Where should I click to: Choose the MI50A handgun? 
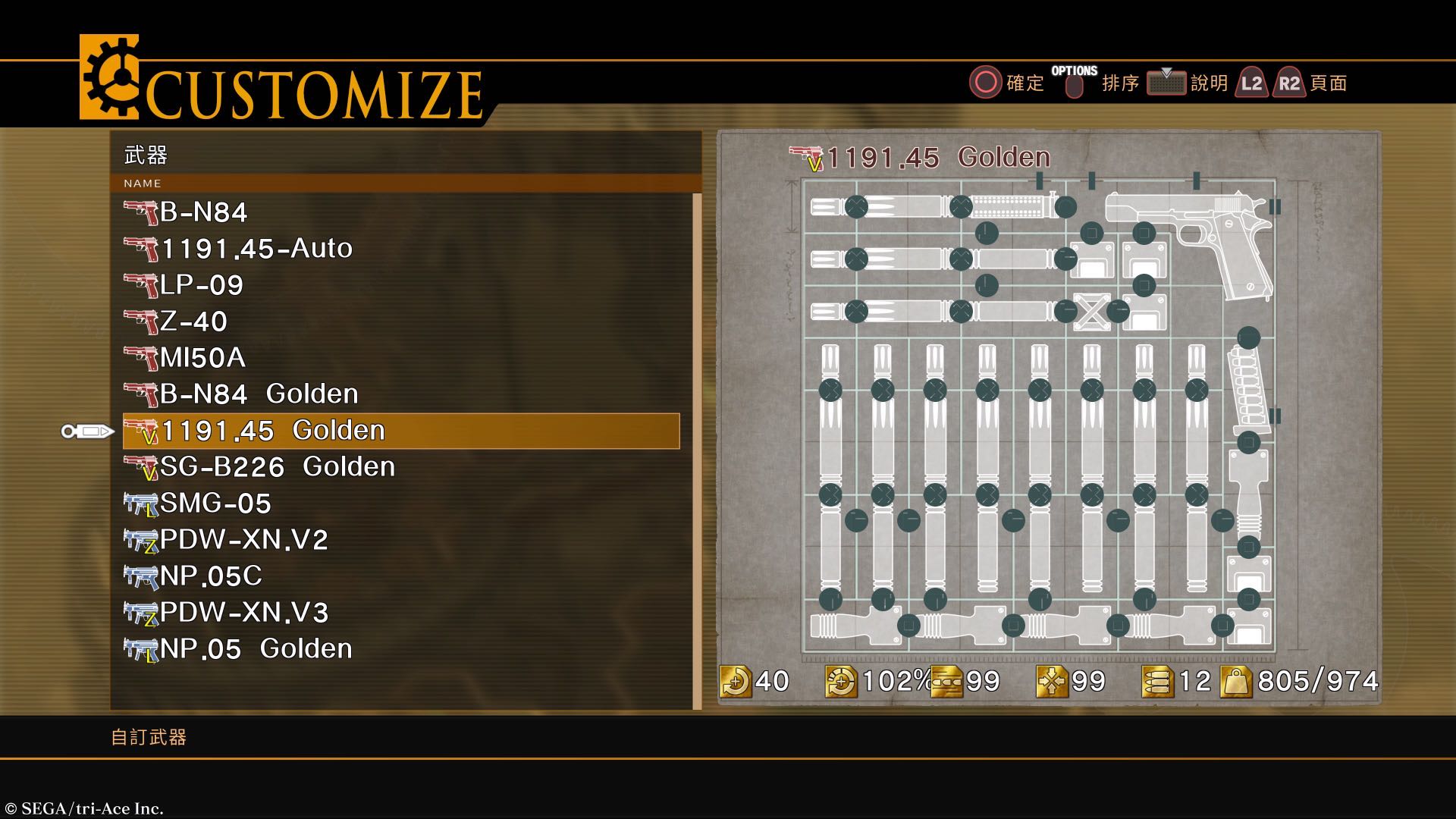(202, 358)
